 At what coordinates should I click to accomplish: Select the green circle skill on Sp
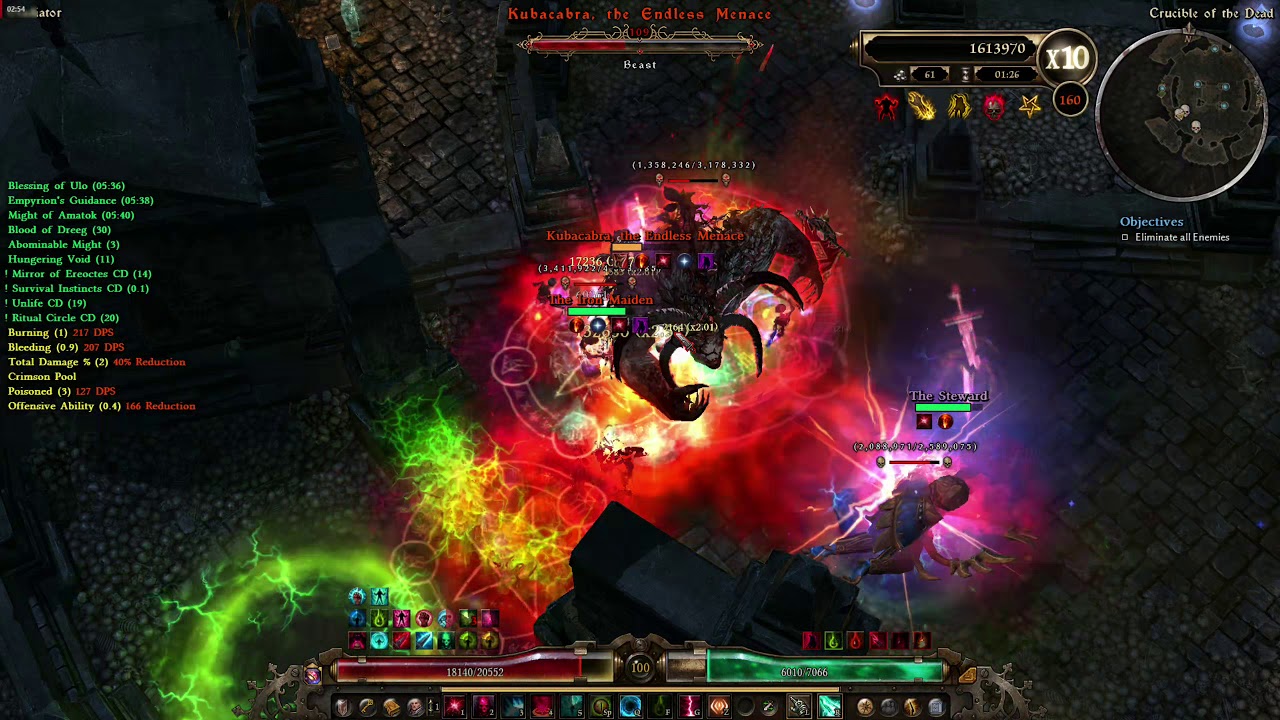(x=601, y=707)
